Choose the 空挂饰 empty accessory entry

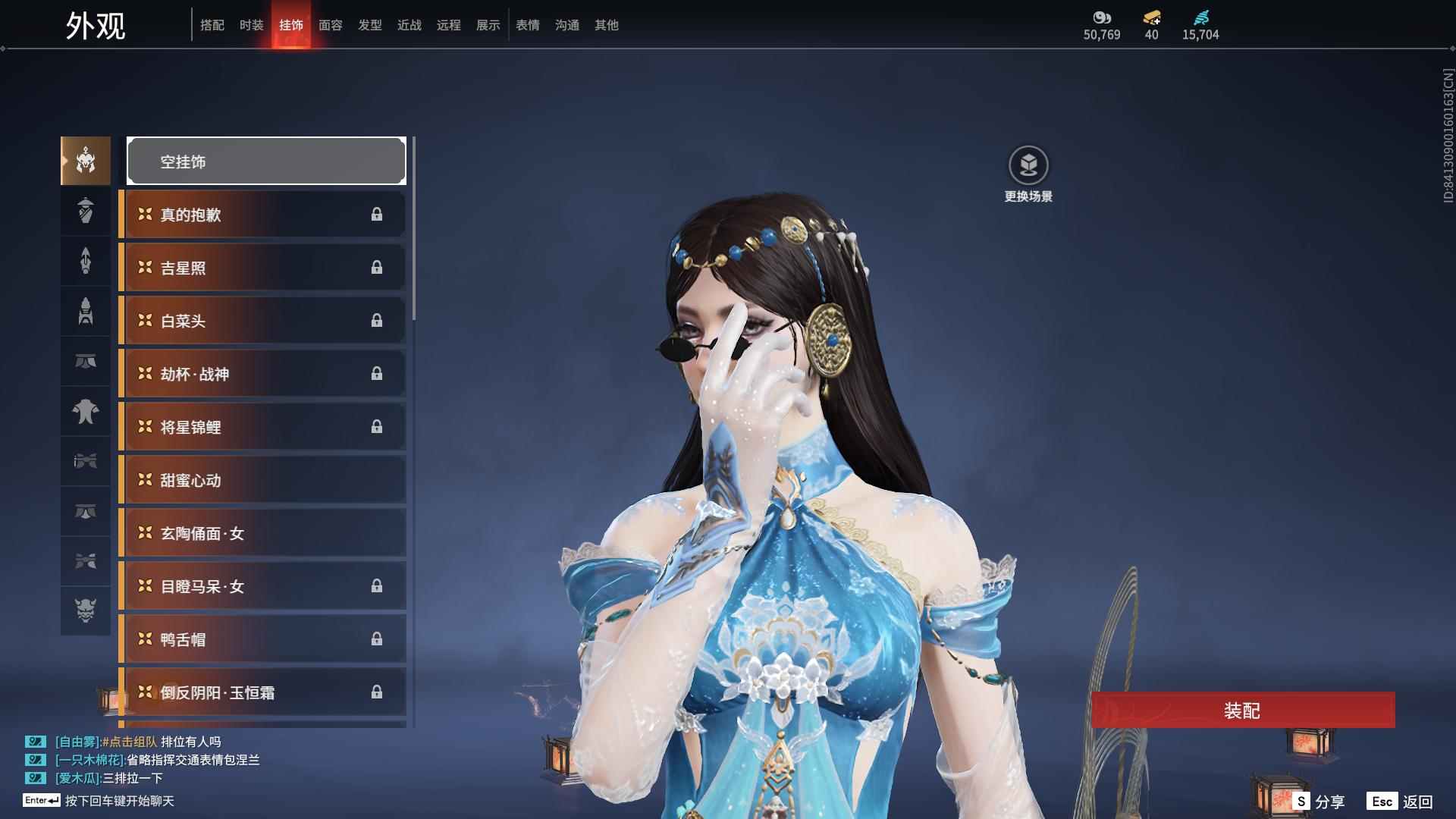(x=266, y=161)
